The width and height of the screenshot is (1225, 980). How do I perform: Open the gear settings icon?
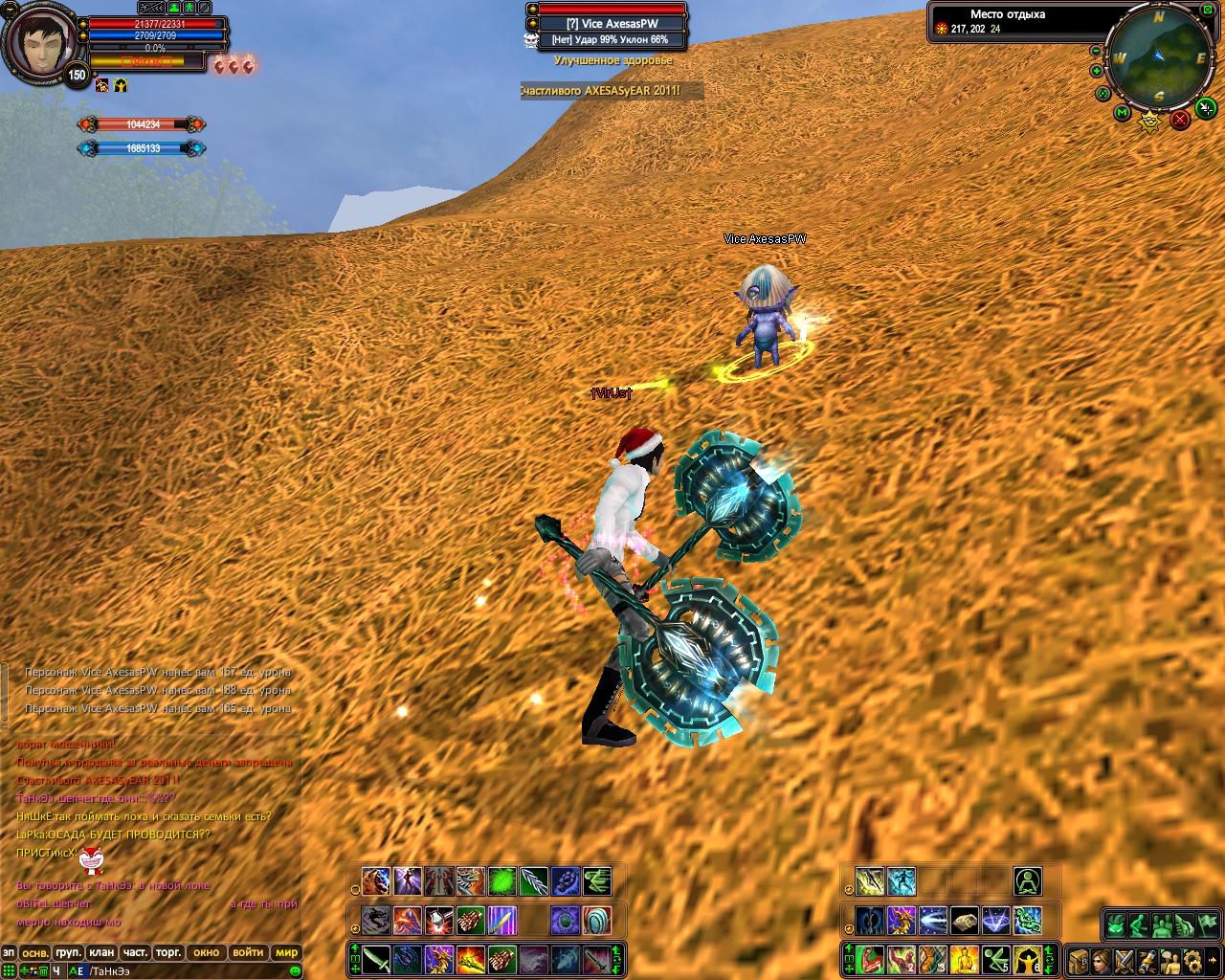pyautogui.click(x=1192, y=959)
